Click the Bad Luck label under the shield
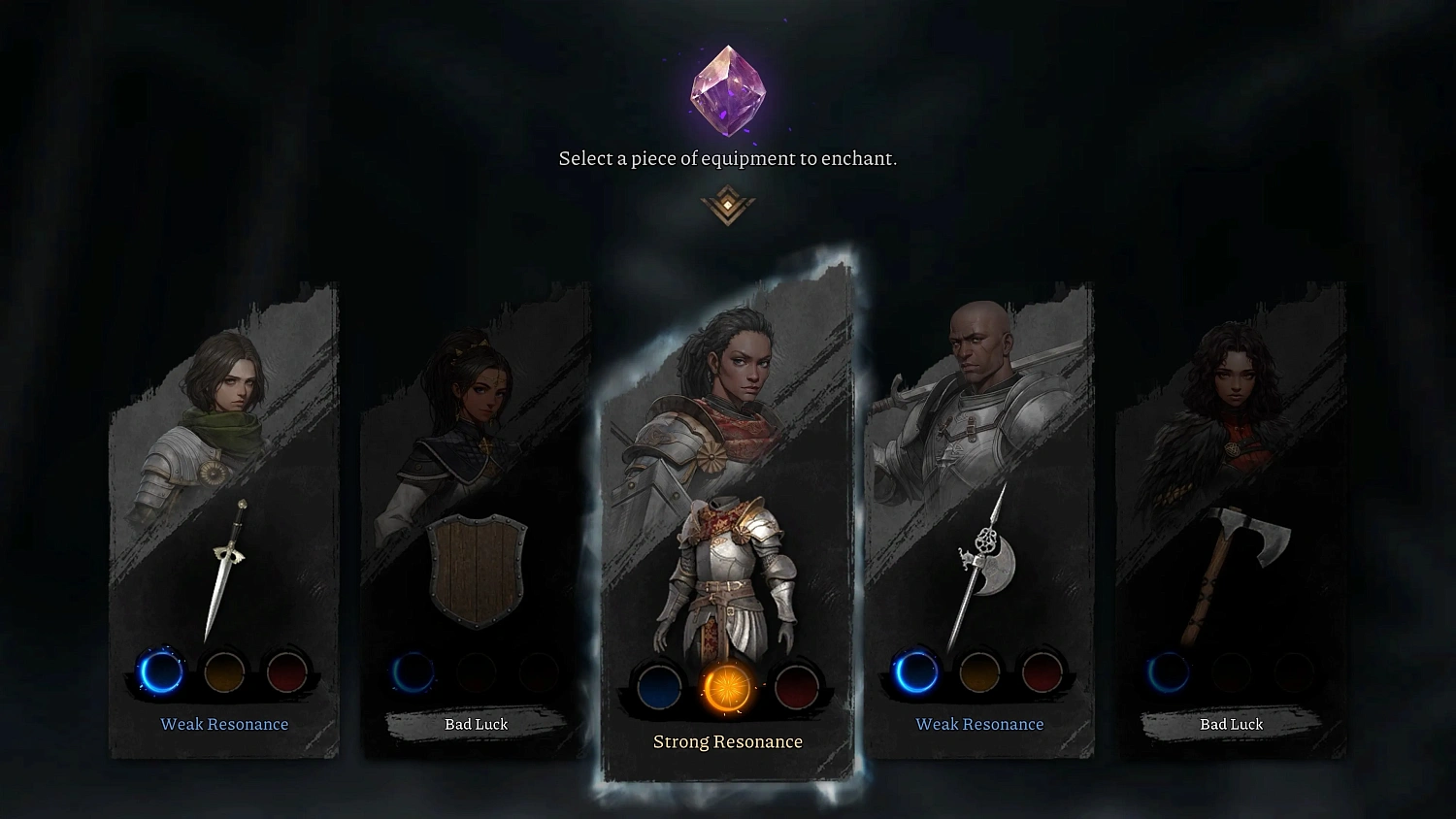 pos(476,724)
